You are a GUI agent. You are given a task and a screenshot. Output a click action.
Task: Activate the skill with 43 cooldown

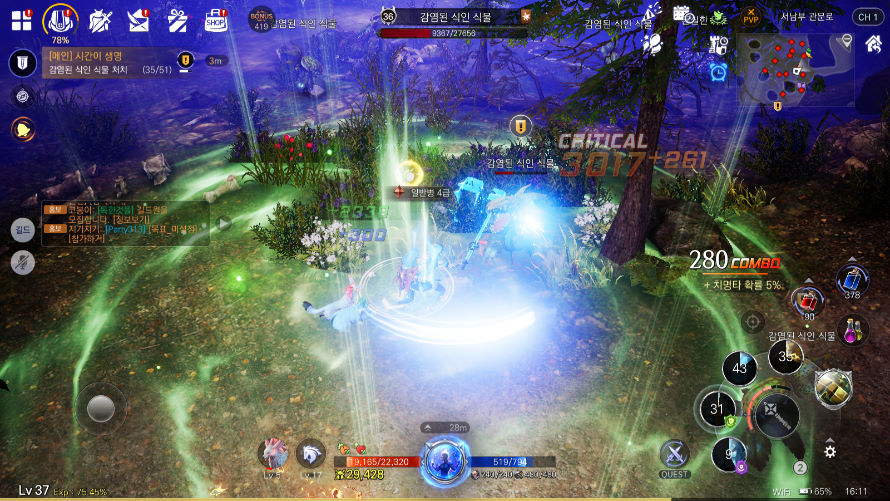point(740,368)
